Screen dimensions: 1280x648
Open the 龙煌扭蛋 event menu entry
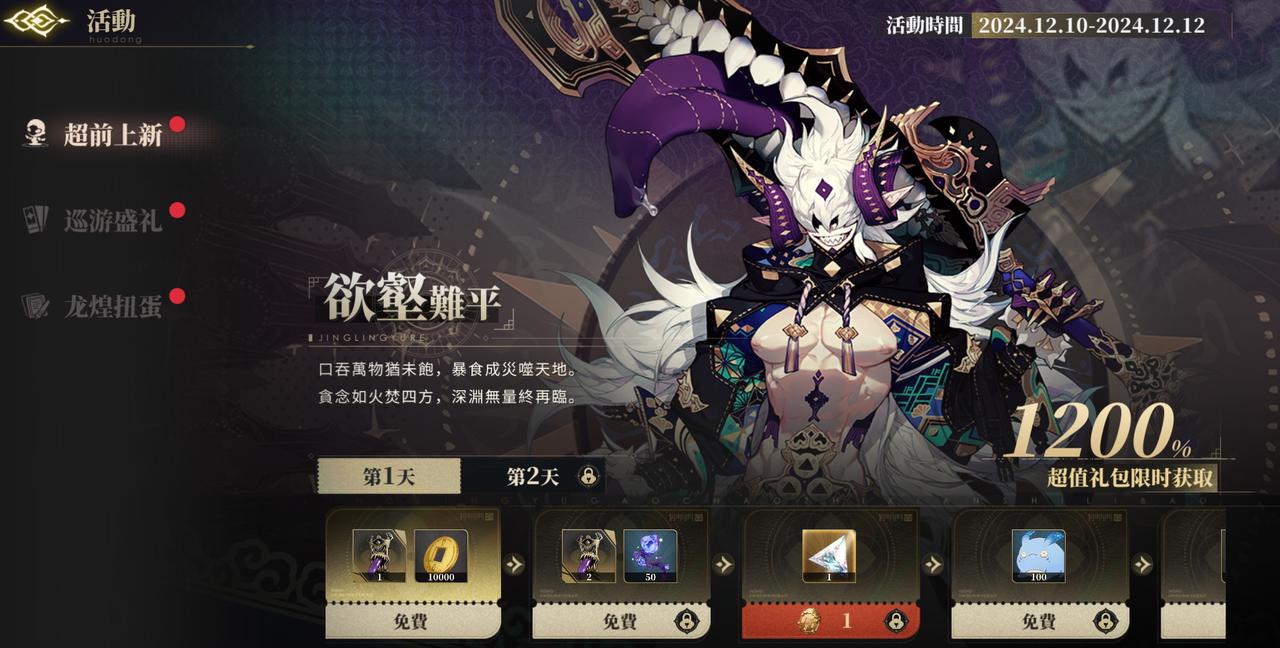[112, 306]
